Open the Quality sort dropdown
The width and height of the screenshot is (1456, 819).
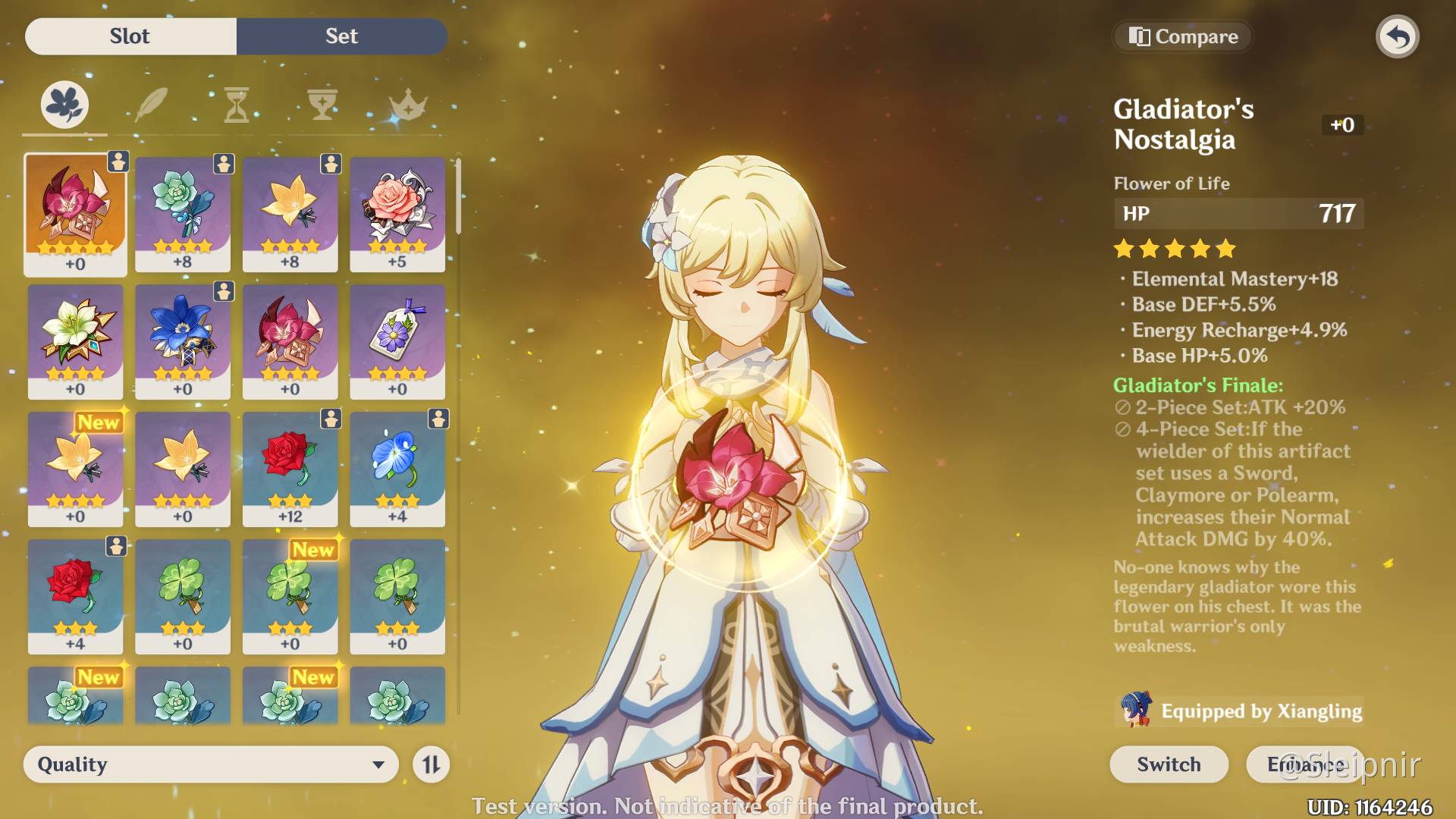tap(211, 764)
